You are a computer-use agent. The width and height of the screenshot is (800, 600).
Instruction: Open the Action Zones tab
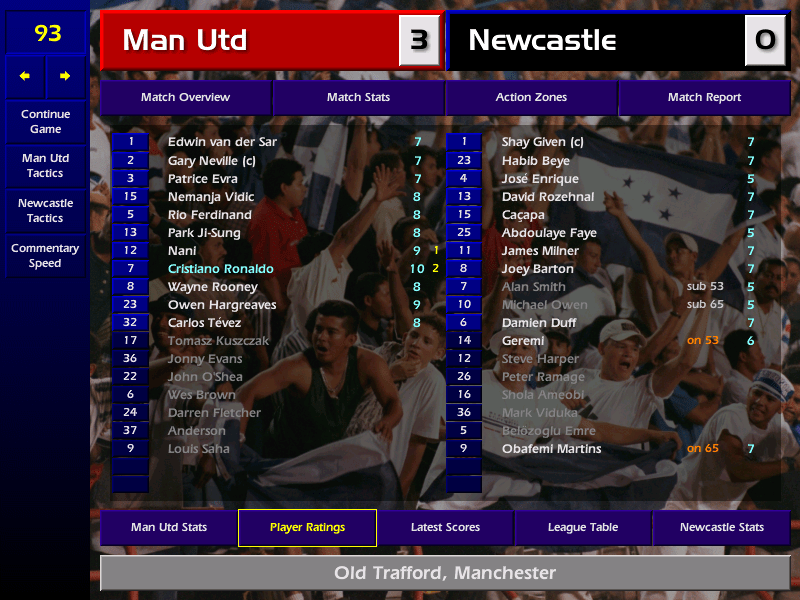531,98
